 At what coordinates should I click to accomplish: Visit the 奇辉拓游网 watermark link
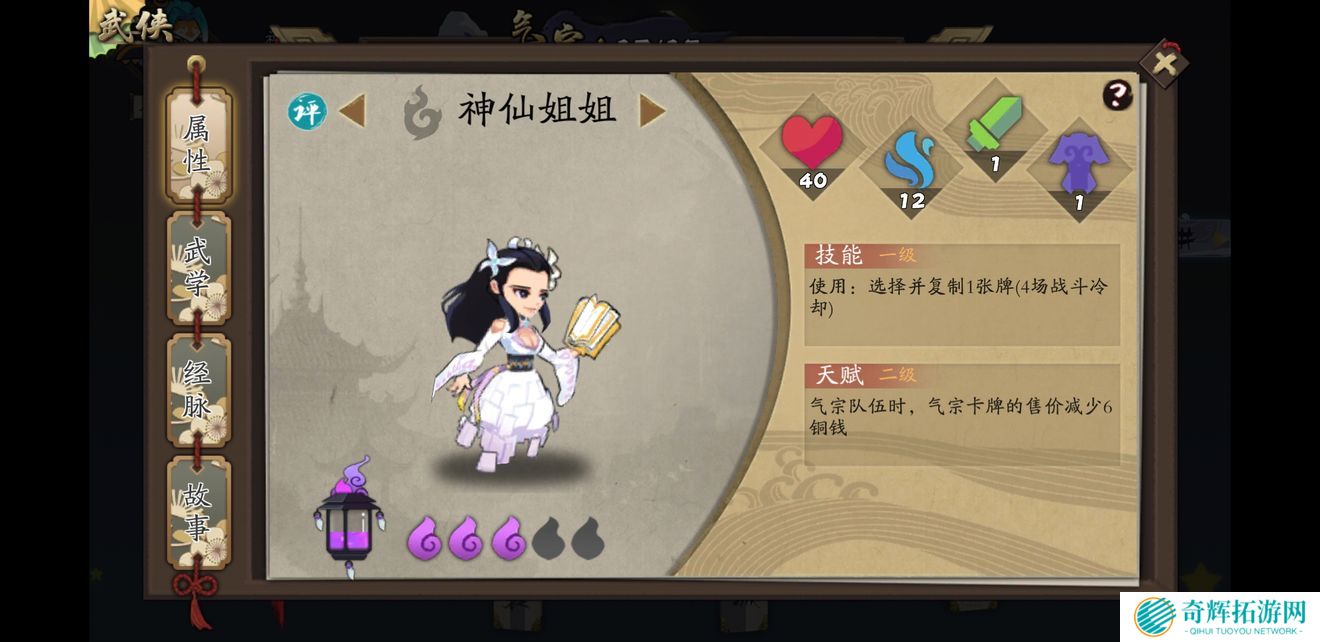tap(1219, 615)
